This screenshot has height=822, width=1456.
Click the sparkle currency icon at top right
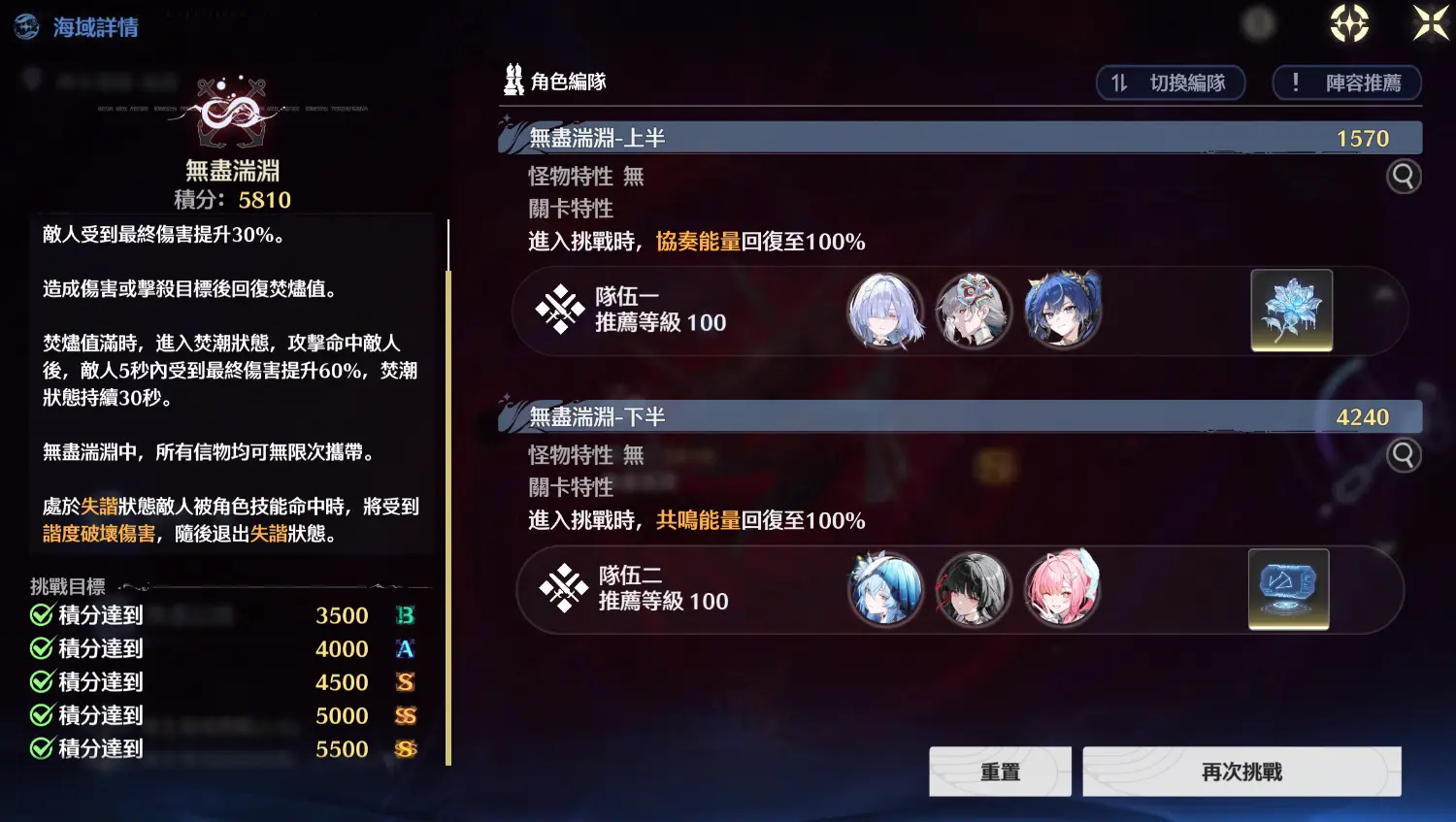tap(1348, 24)
